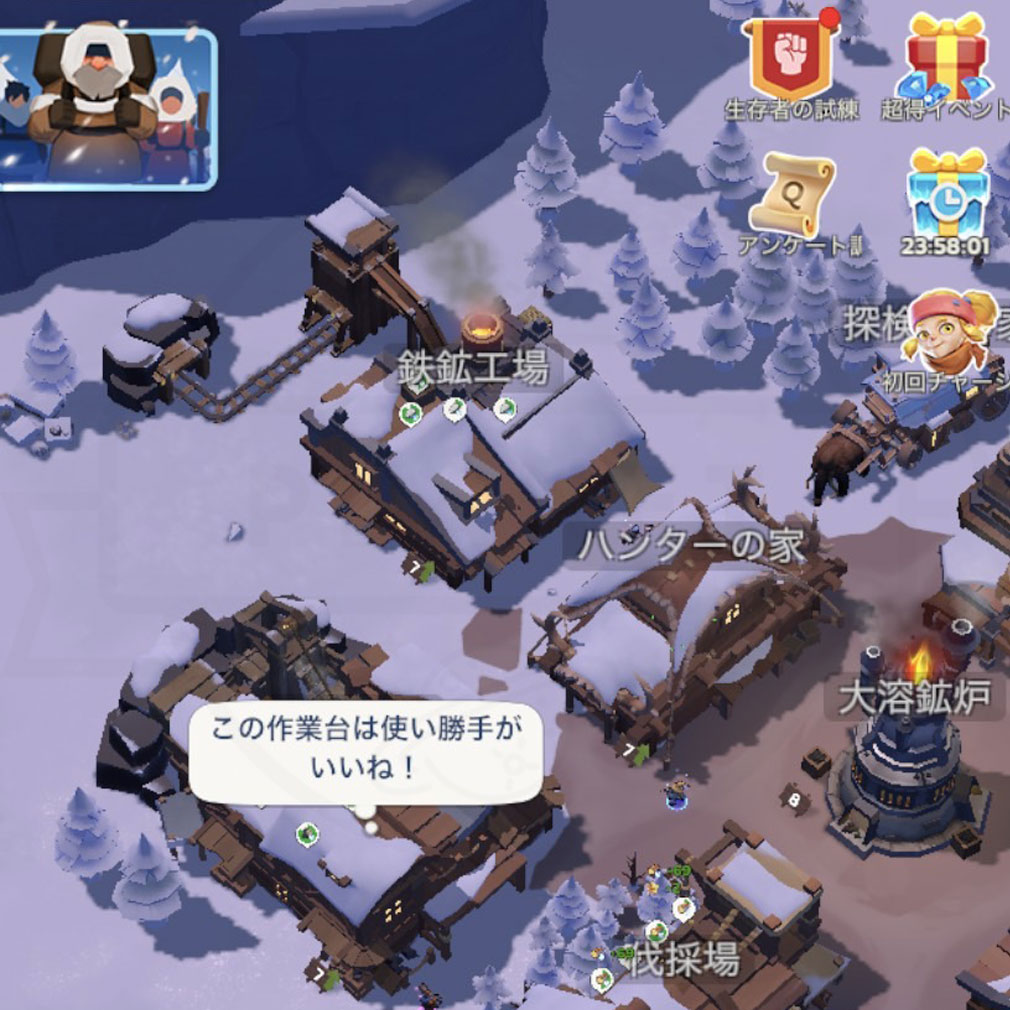Image resolution: width=1010 pixels, height=1010 pixels.
Task: Claim the timed gift box reward
Action: (x=947, y=195)
